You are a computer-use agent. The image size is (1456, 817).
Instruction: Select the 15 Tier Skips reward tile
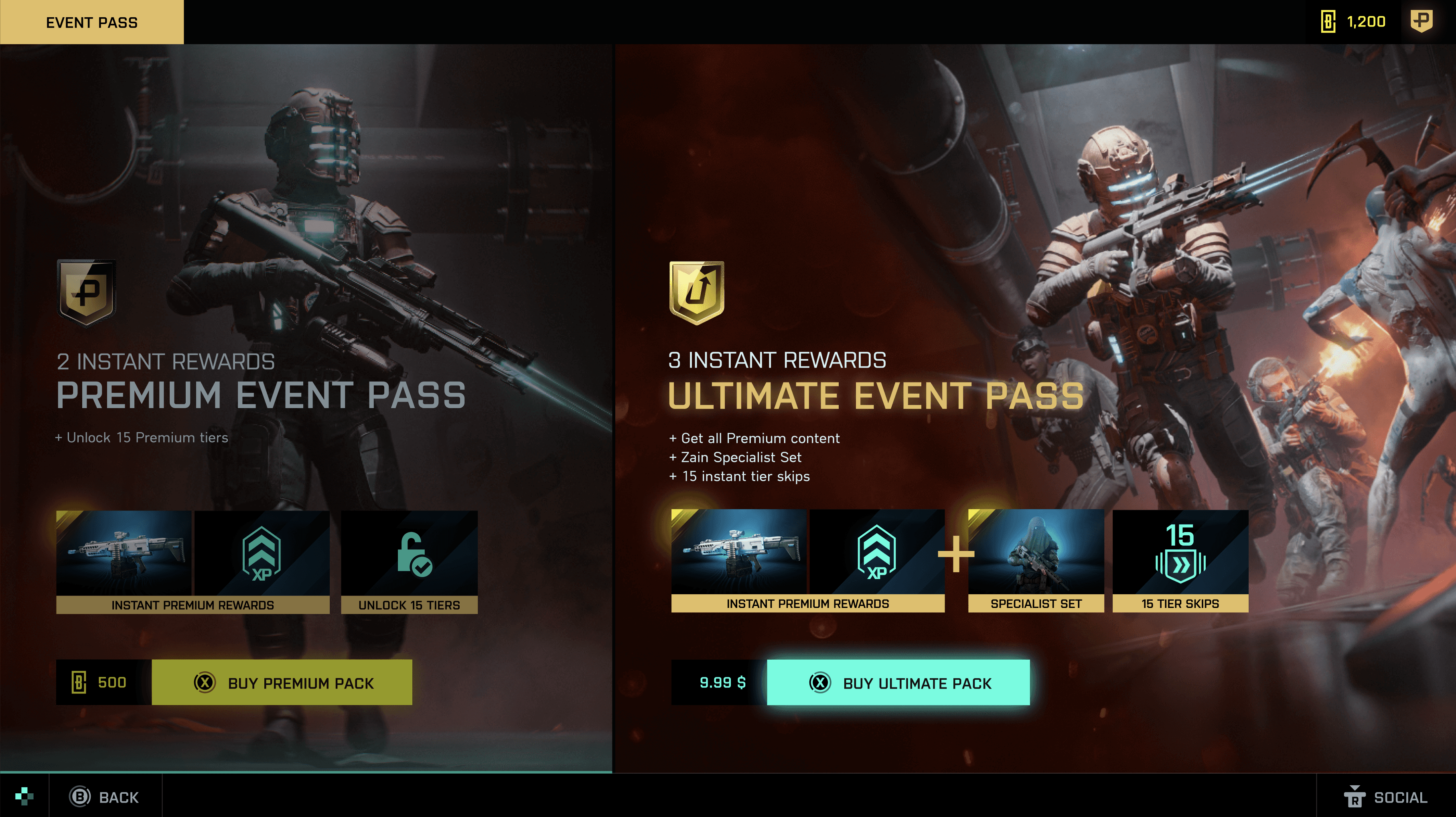[x=1180, y=560]
